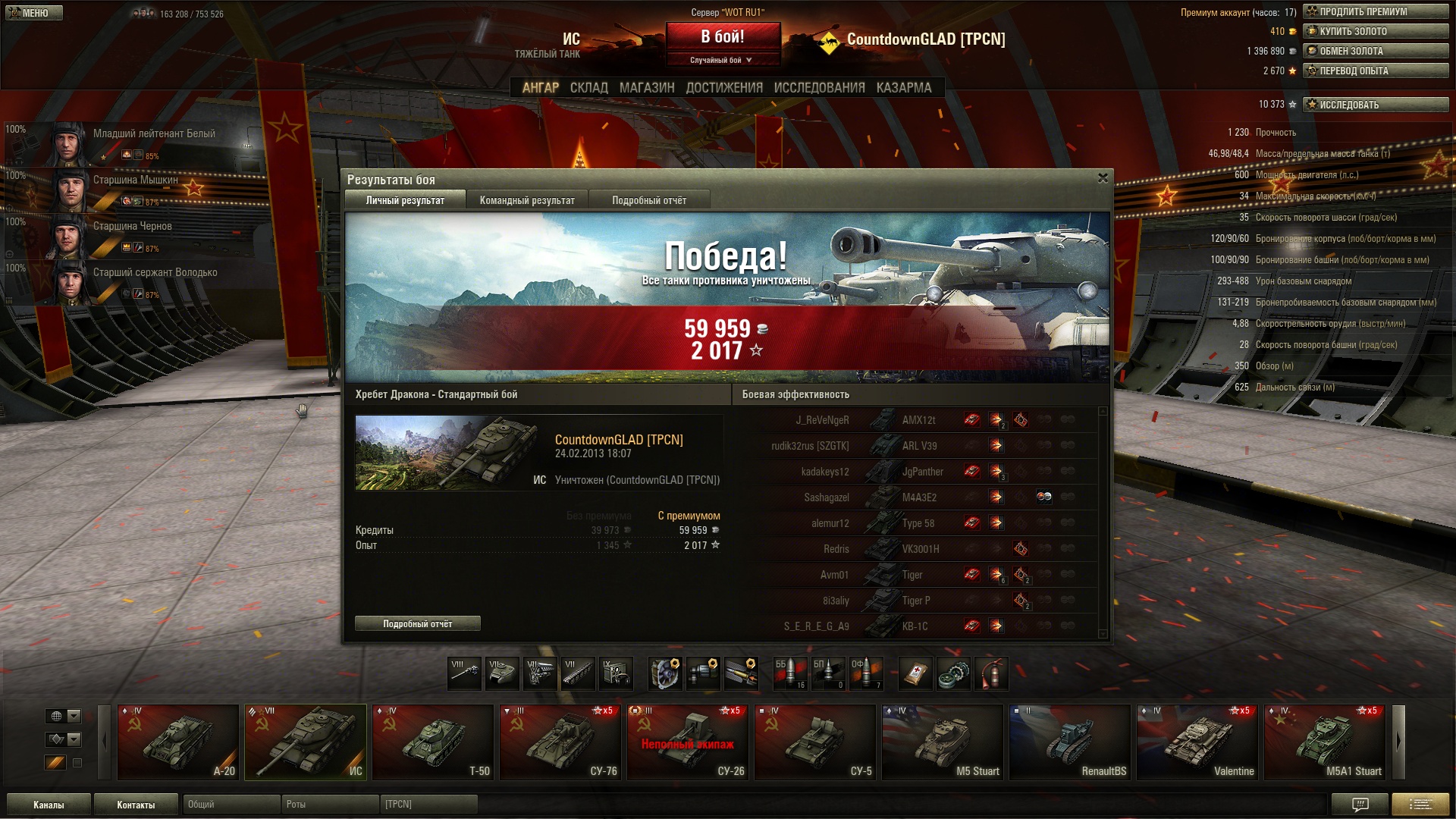
Task: Click КУПИТЬ ЗОЛОТО button
Action: (1376, 31)
